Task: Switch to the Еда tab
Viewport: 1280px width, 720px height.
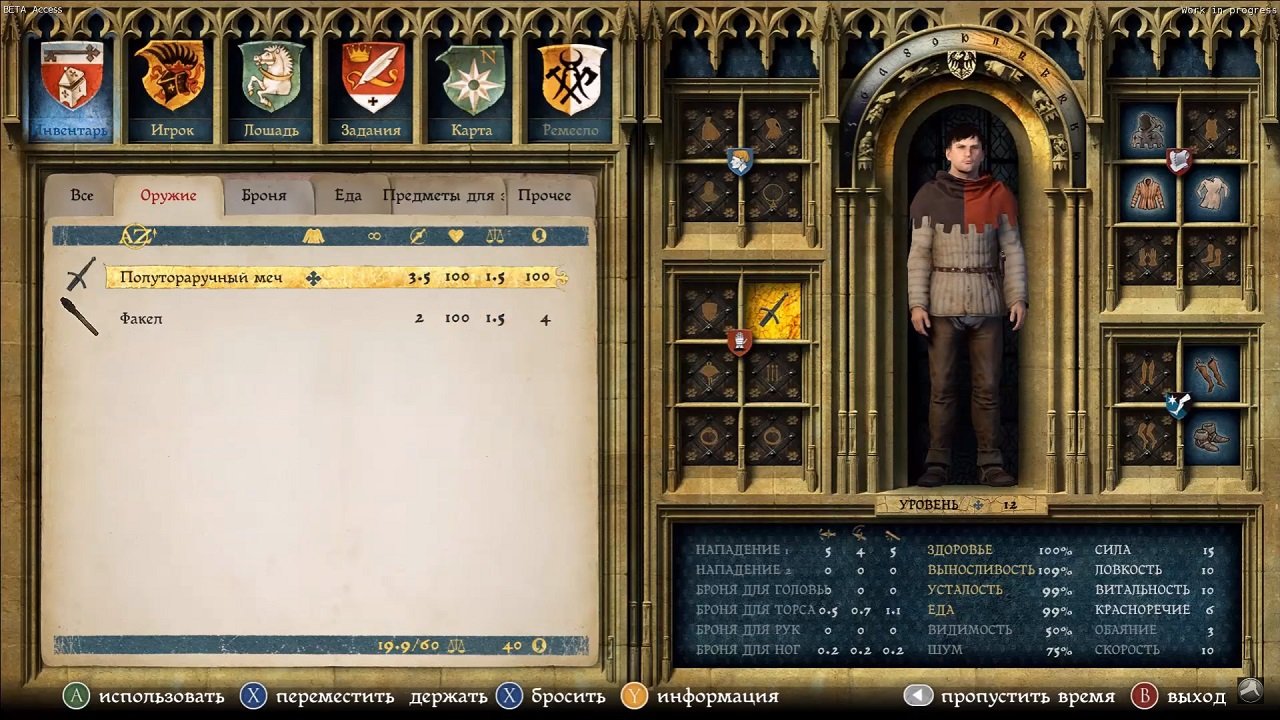Action: point(347,195)
